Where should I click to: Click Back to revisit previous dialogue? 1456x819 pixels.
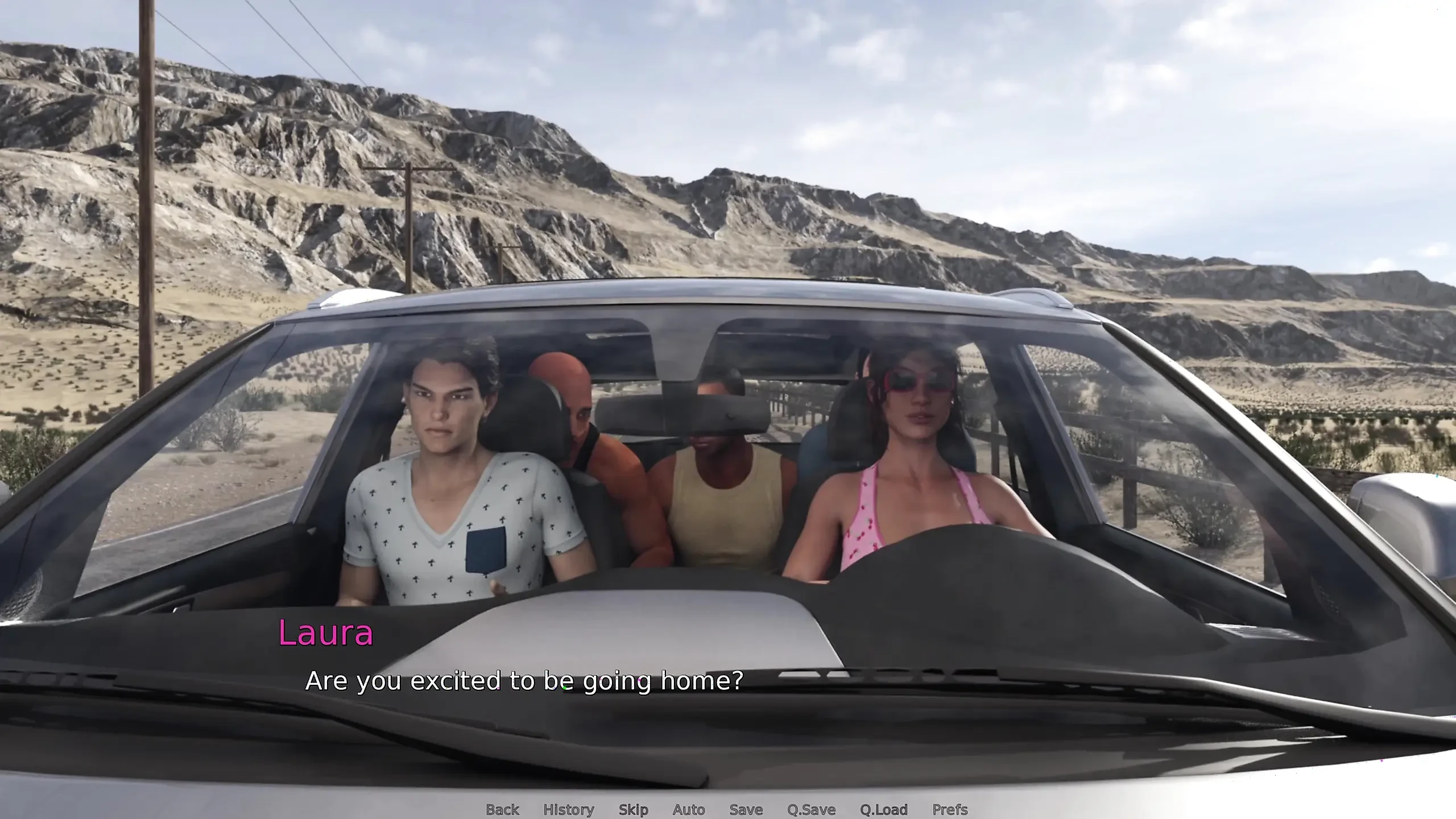502,810
